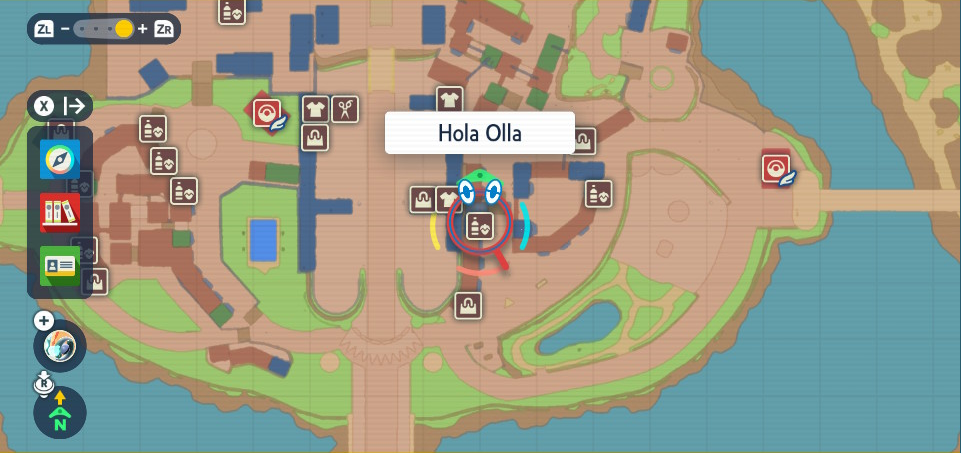The width and height of the screenshot is (961, 453).
Task: Click the Hola Olla location label
Action: (480, 133)
